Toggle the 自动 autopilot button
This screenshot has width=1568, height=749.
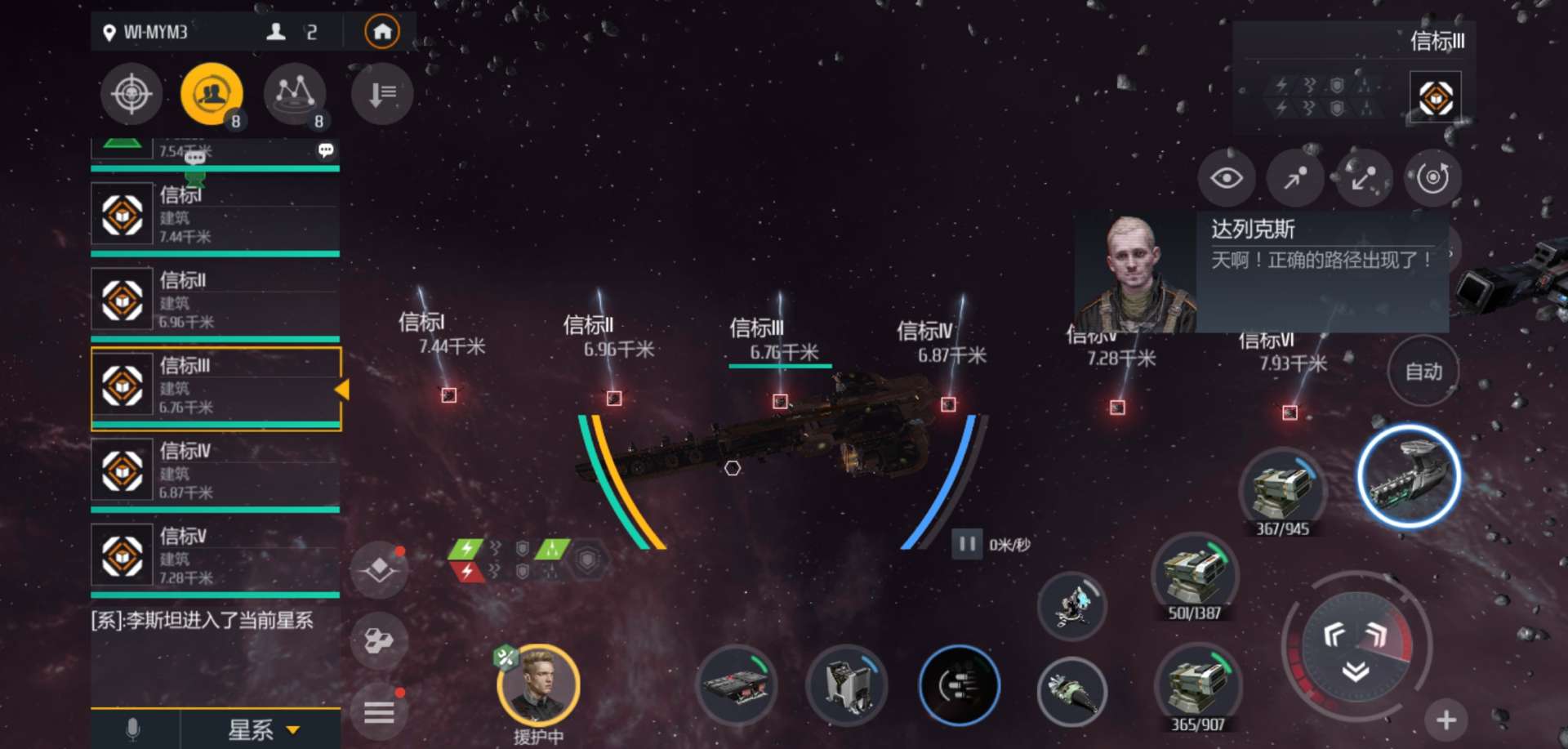pyautogui.click(x=1423, y=372)
